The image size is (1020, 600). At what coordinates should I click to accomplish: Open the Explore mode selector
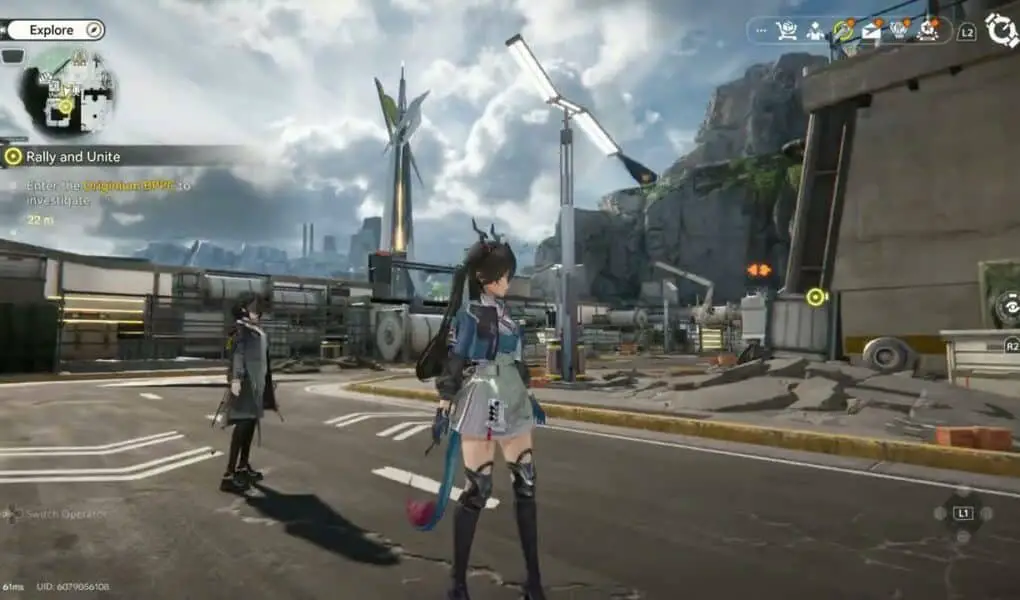(x=54, y=30)
